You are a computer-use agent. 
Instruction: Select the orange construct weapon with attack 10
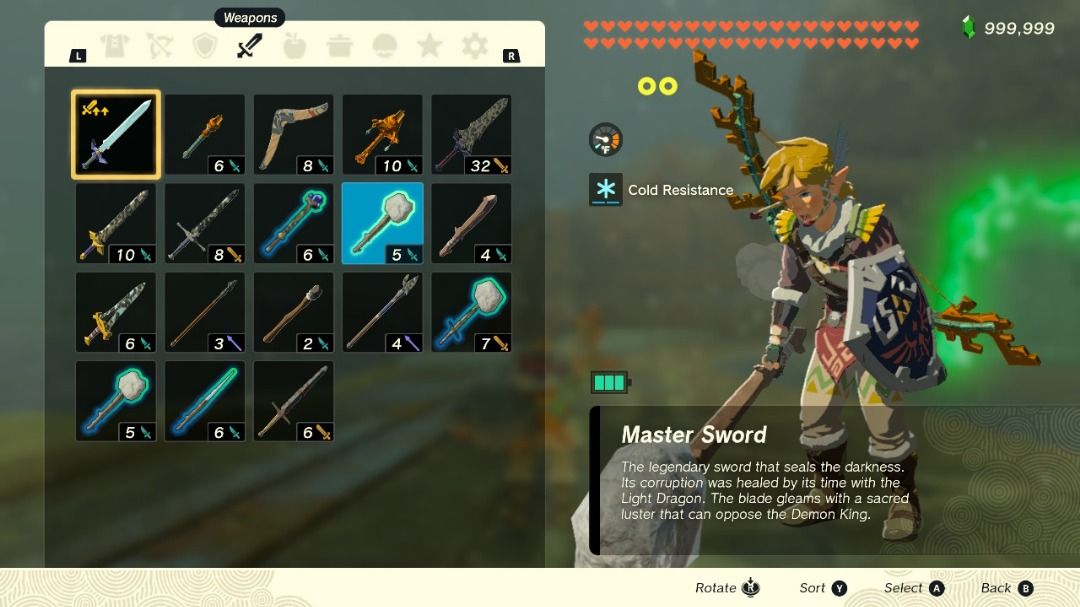(x=382, y=135)
